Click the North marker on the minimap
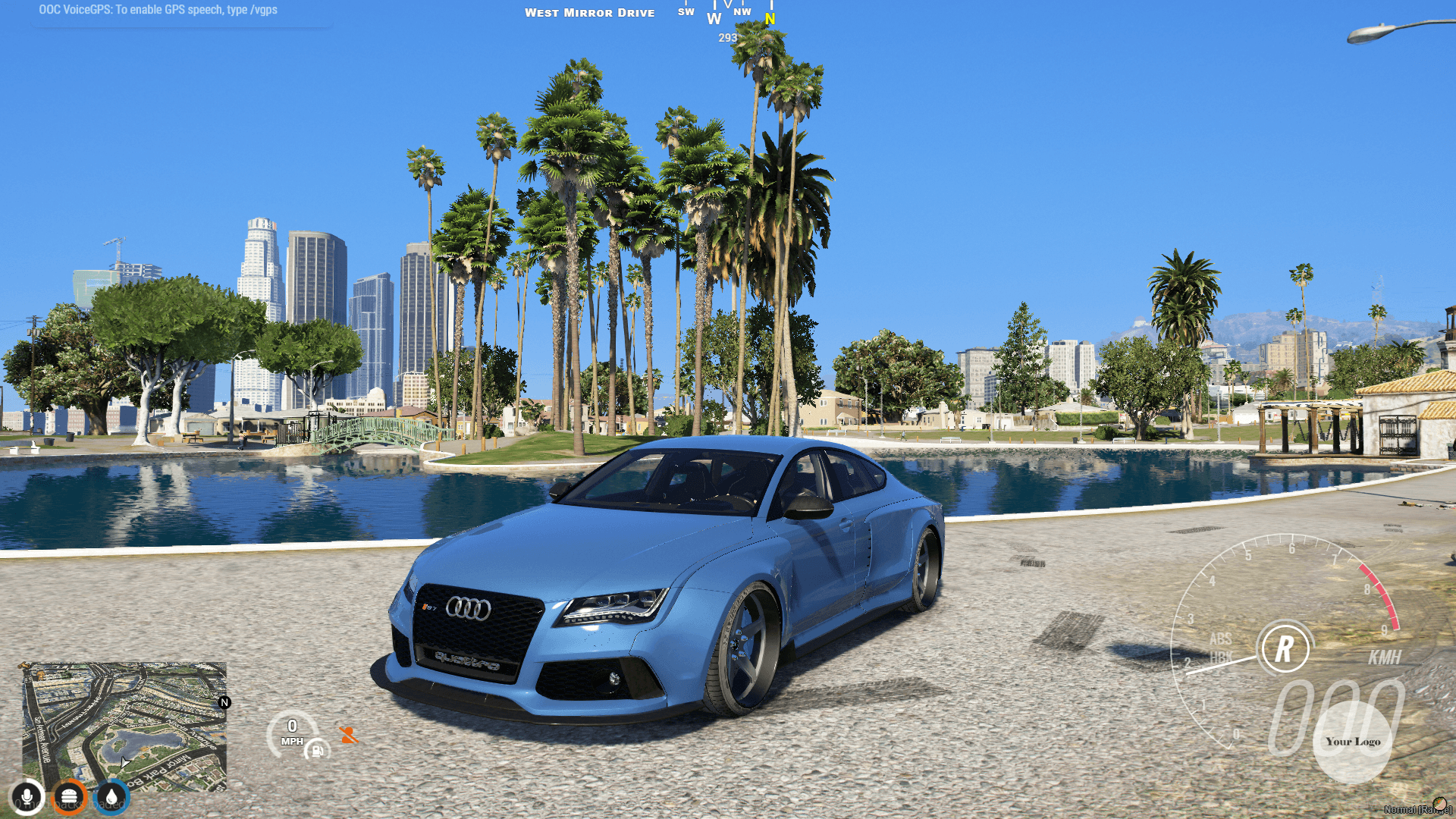Screen dimensions: 1456x819 tap(224, 702)
